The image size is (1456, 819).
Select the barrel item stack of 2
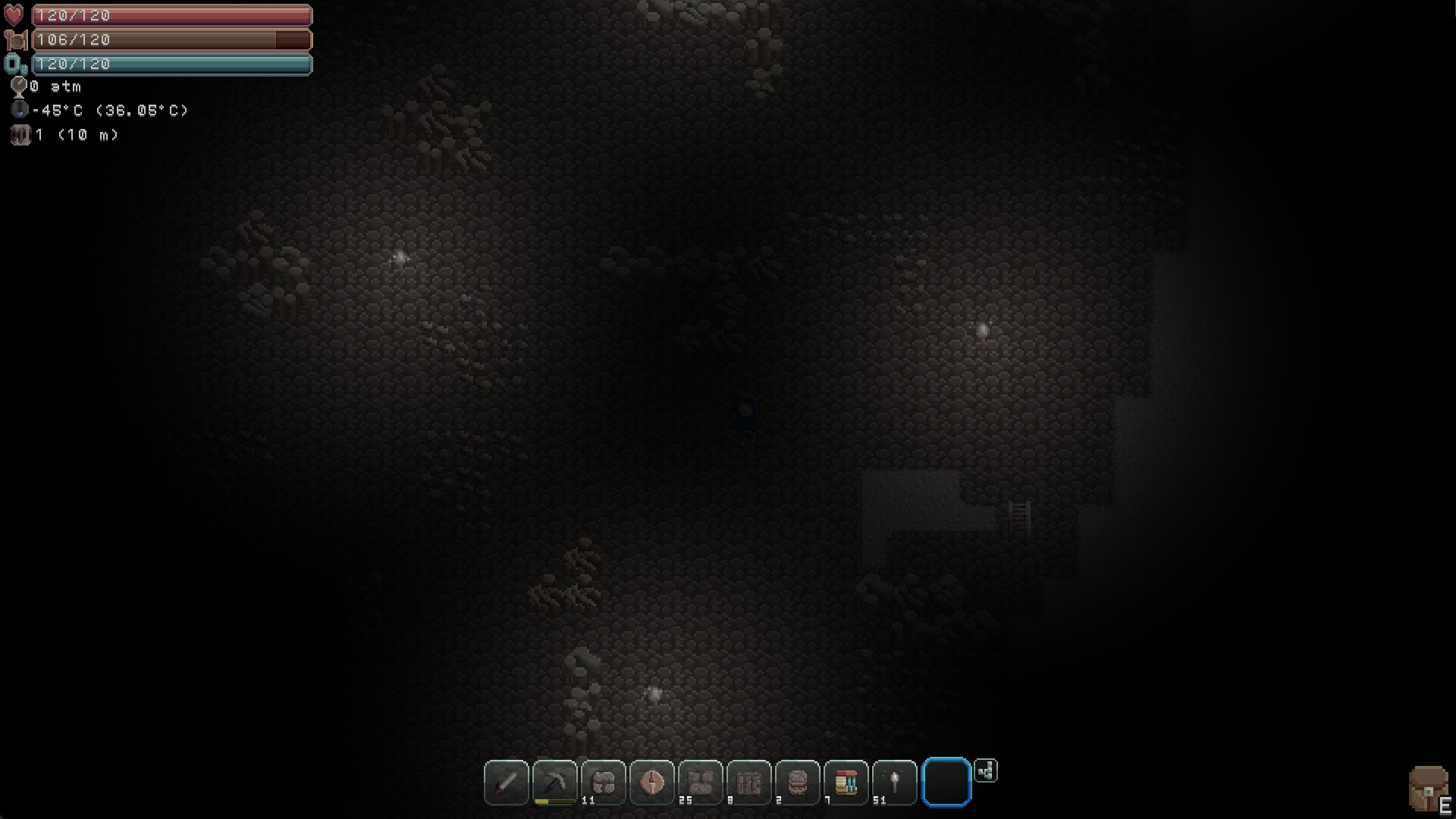(x=797, y=781)
